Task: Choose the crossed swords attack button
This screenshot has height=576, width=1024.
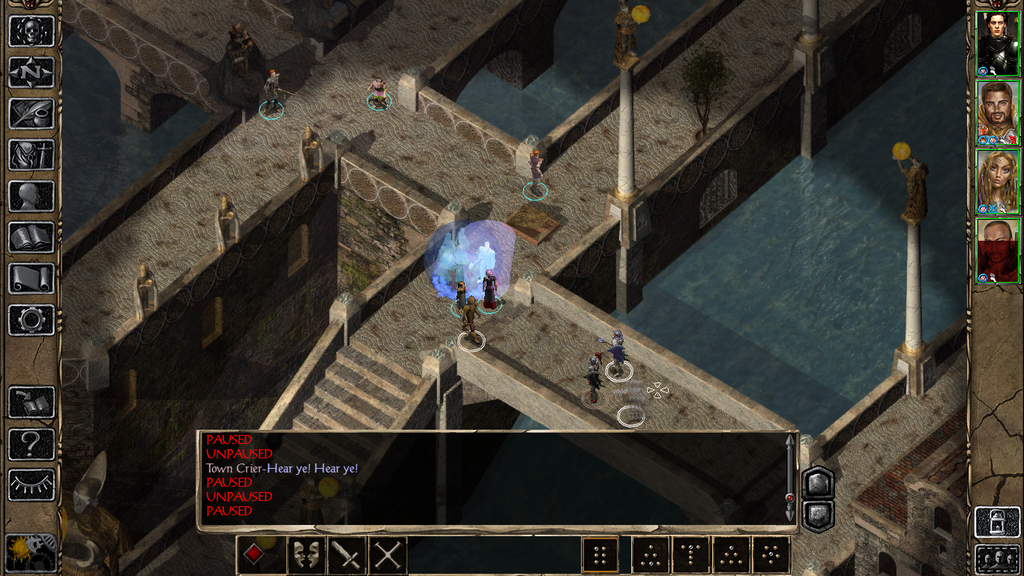Action: coord(387,555)
